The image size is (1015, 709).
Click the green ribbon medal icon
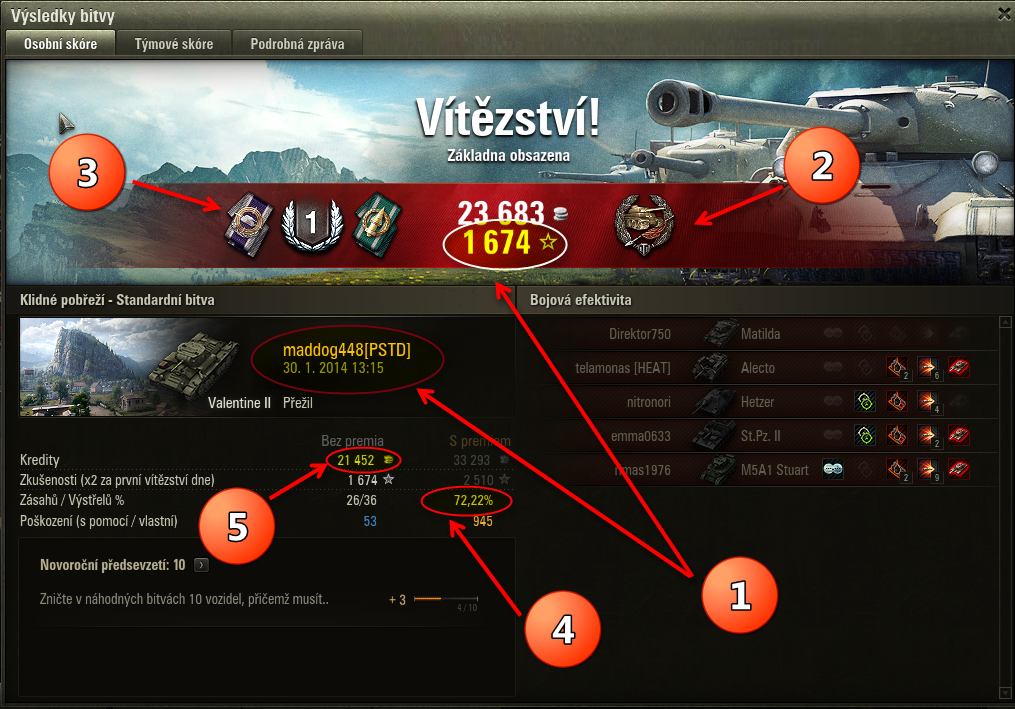point(376,220)
